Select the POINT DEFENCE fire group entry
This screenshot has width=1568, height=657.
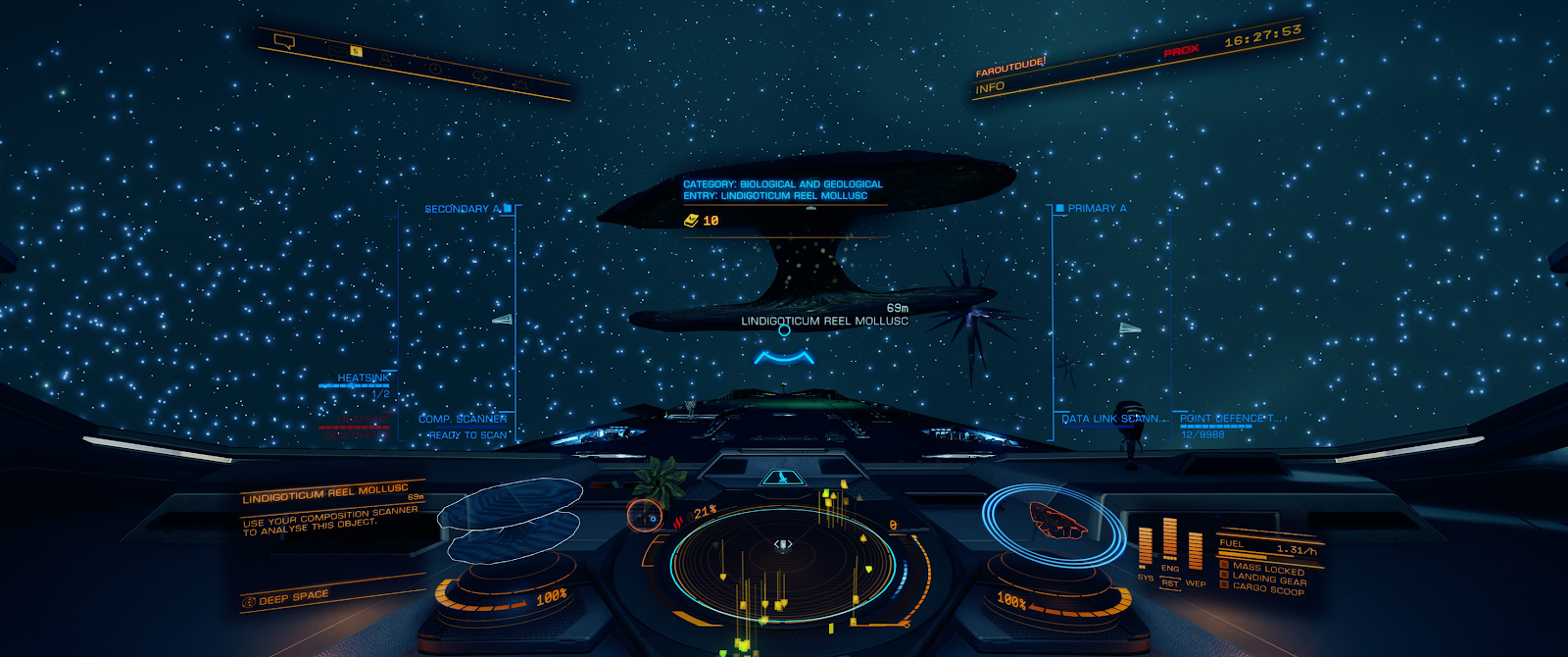click(1230, 419)
